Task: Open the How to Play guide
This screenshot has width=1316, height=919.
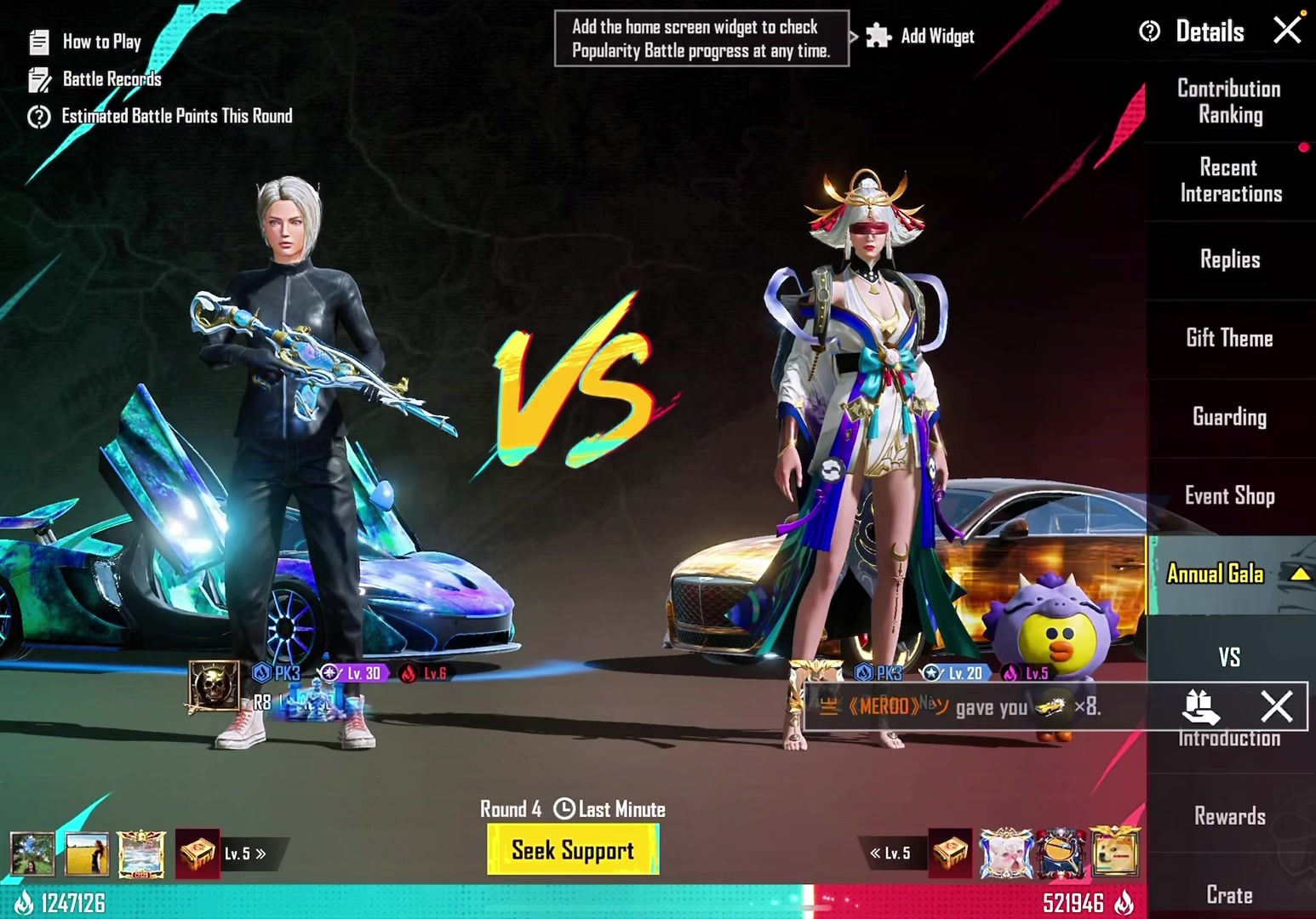Action: click(x=86, y=42)
